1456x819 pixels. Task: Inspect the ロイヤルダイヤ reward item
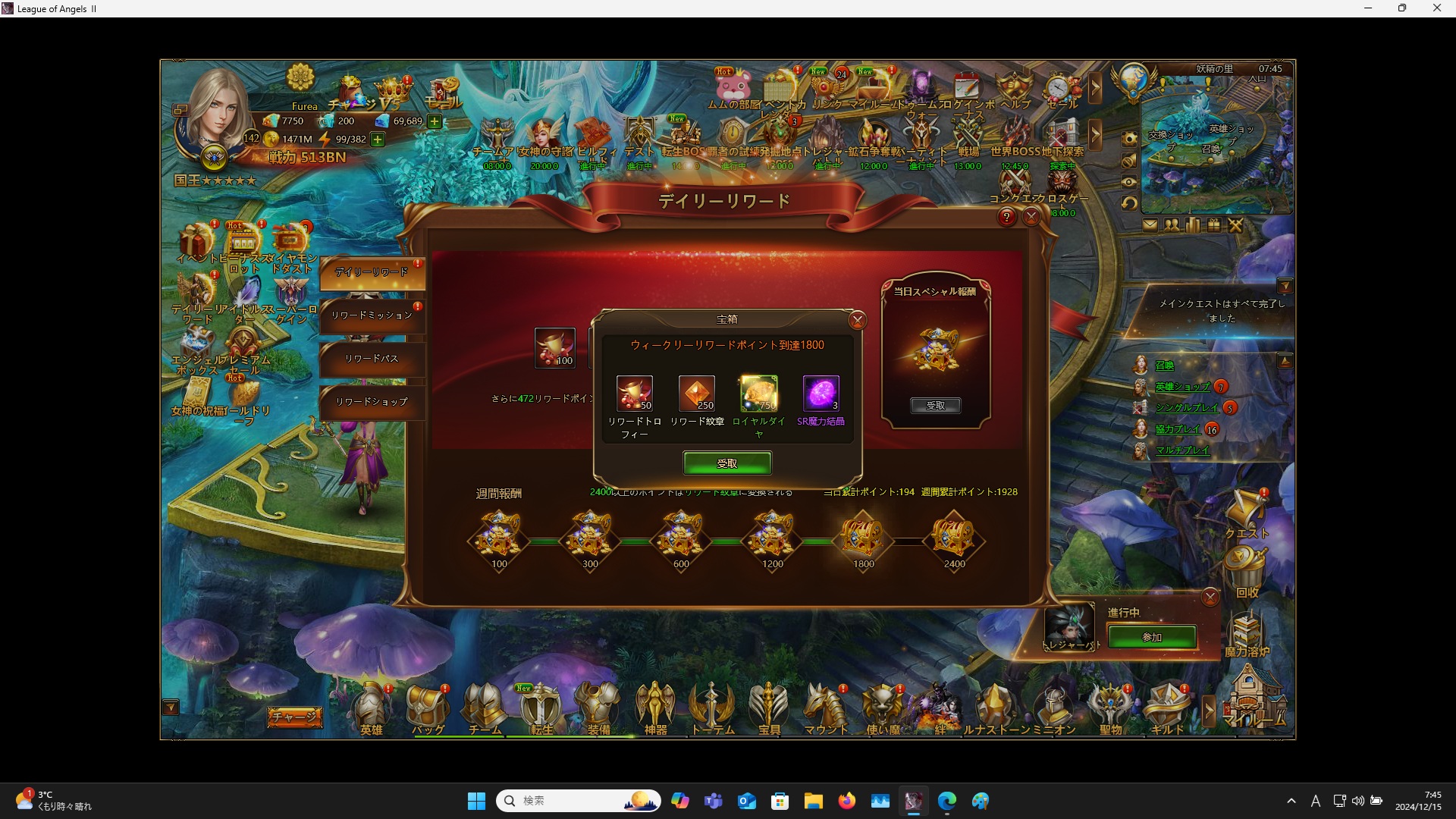[758, 394]
